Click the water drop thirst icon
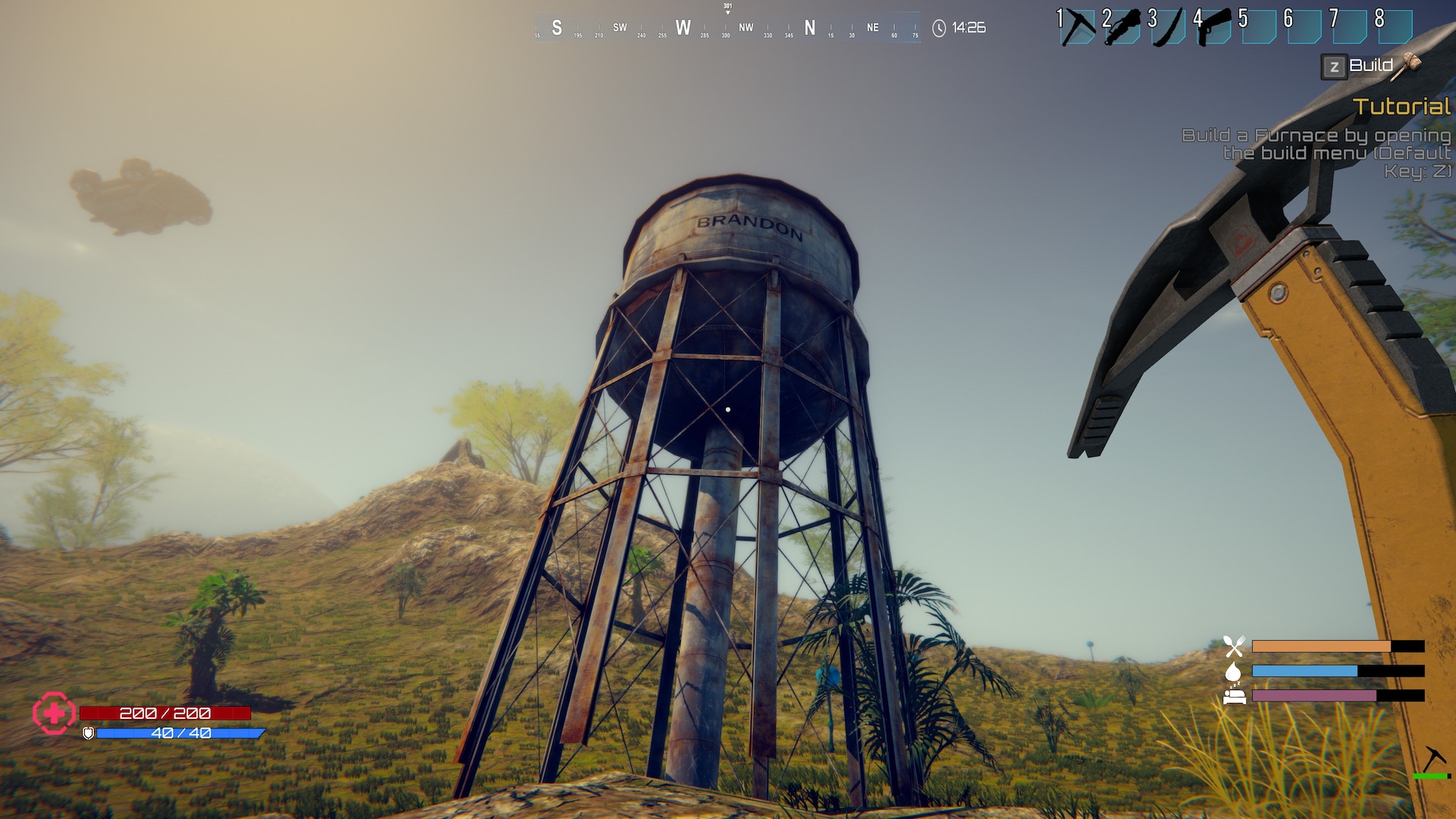The image size is (1456, 819). (x=1233, y=671)
